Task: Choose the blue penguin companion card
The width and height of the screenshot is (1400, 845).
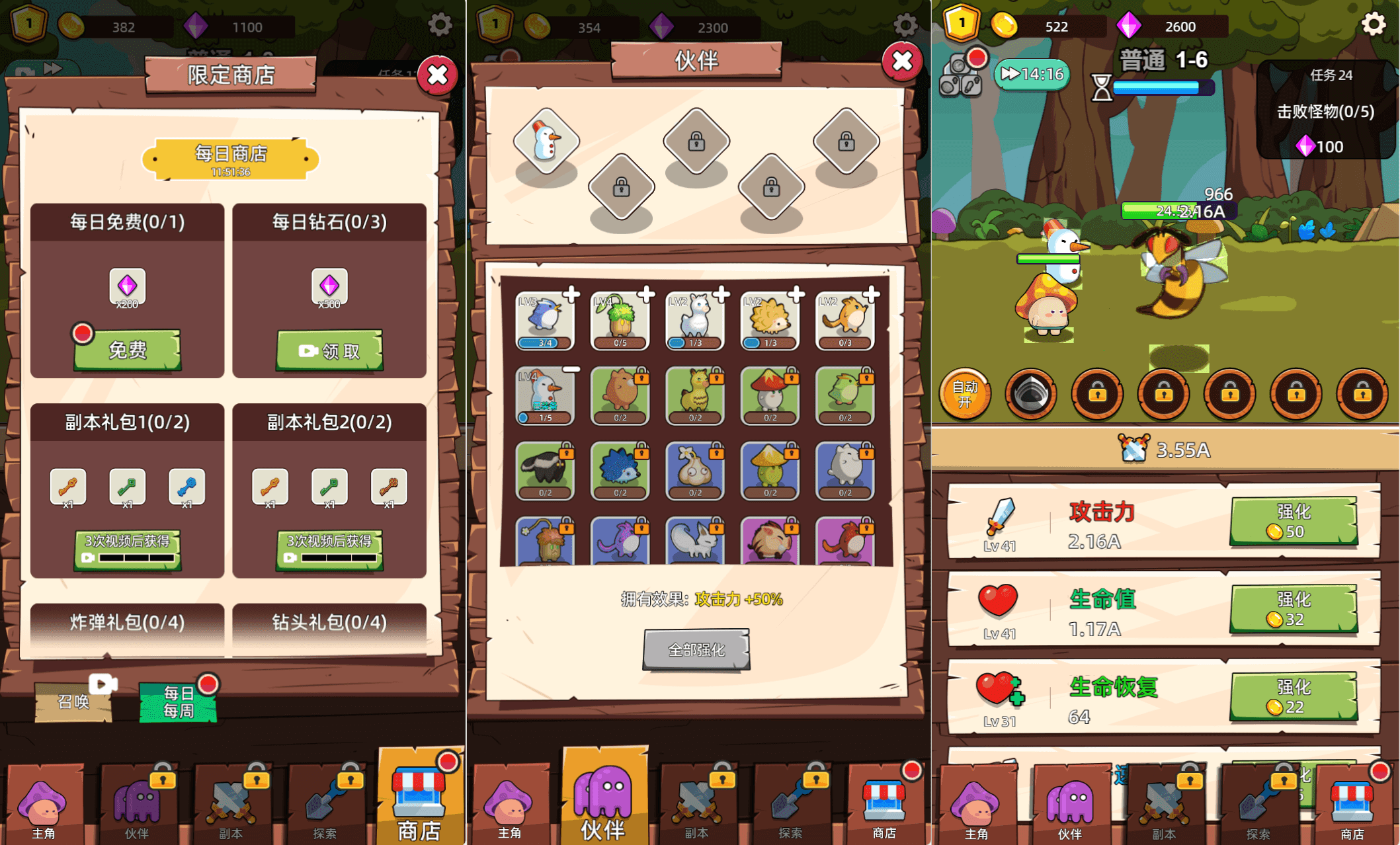Action: 546,320
